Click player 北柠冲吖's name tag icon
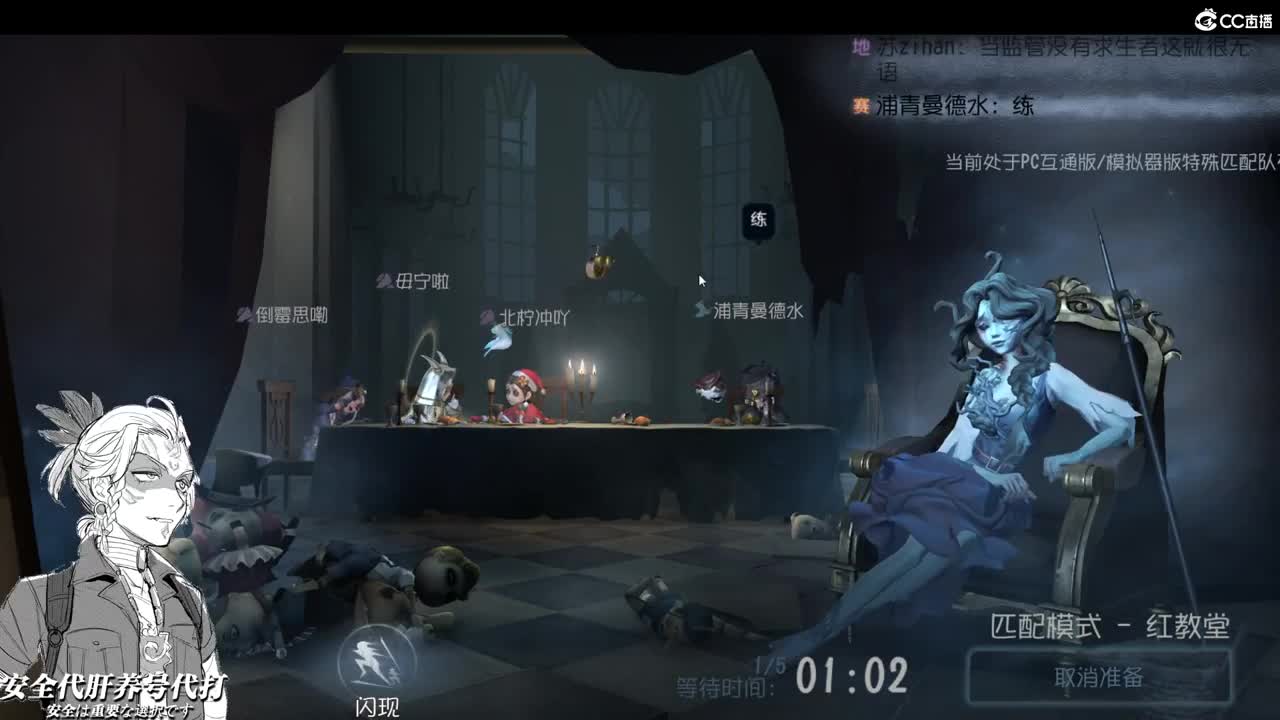 pos(489,316)
